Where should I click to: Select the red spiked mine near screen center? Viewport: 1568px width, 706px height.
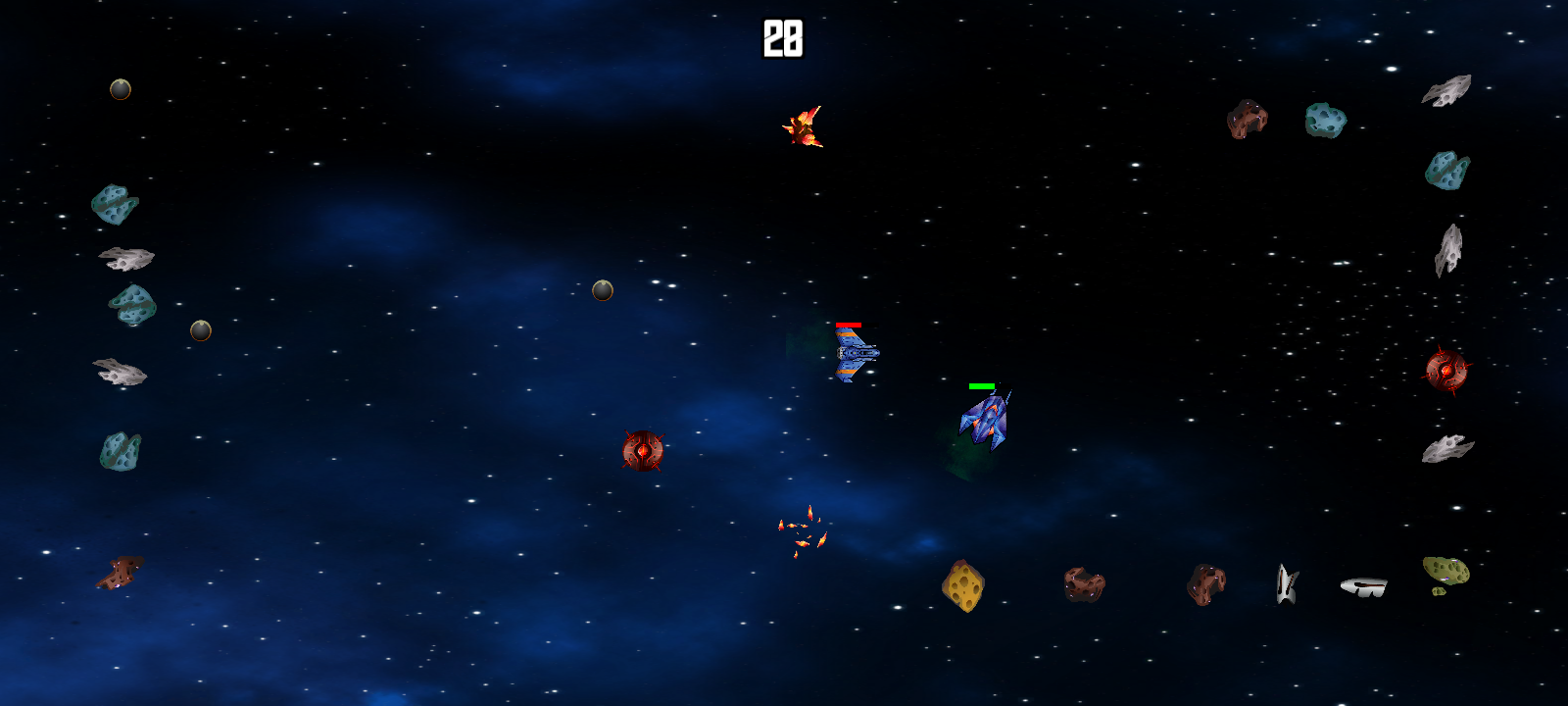(642, 451)
